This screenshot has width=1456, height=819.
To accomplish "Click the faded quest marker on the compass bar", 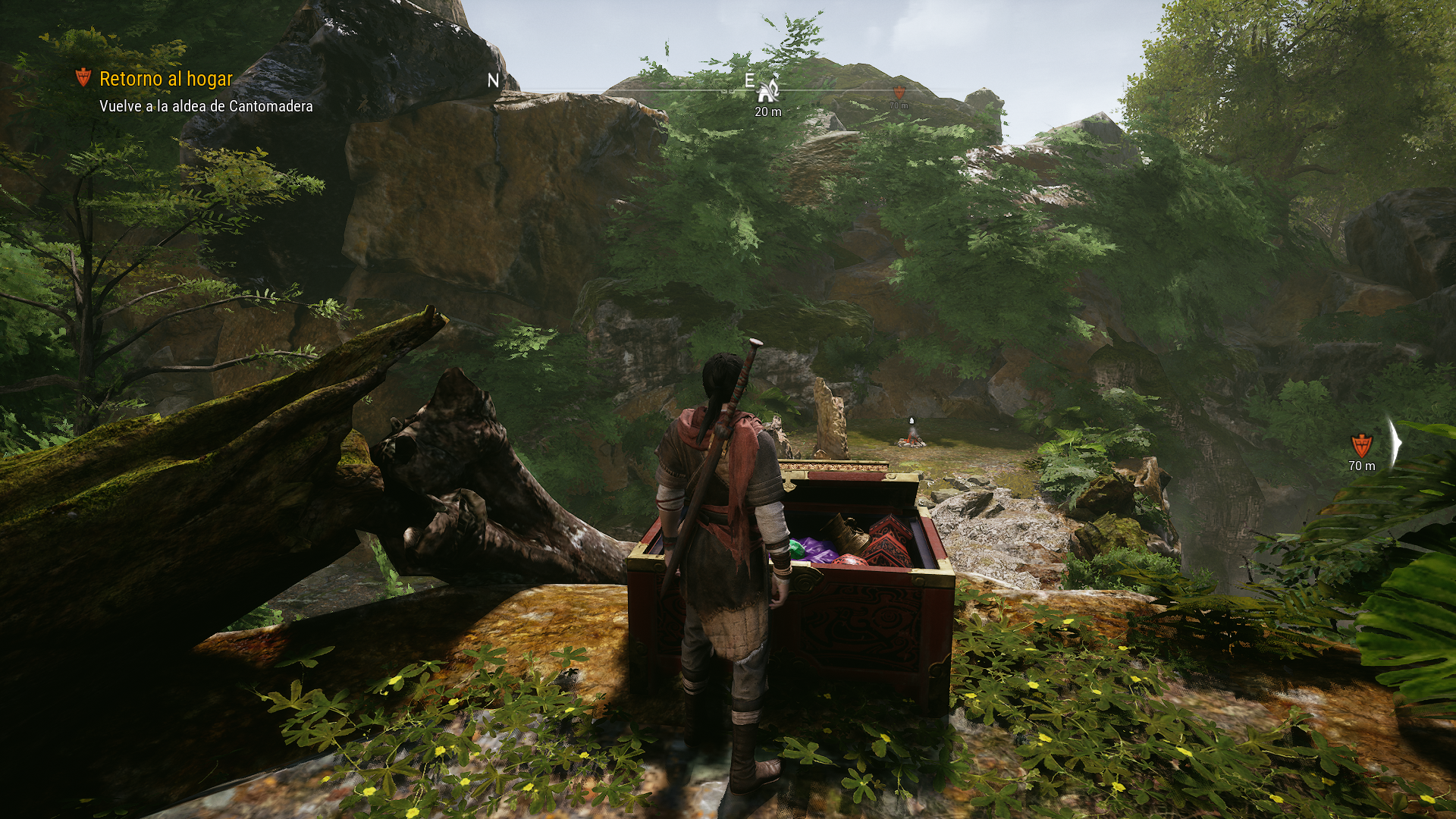I will click(899, 93).
